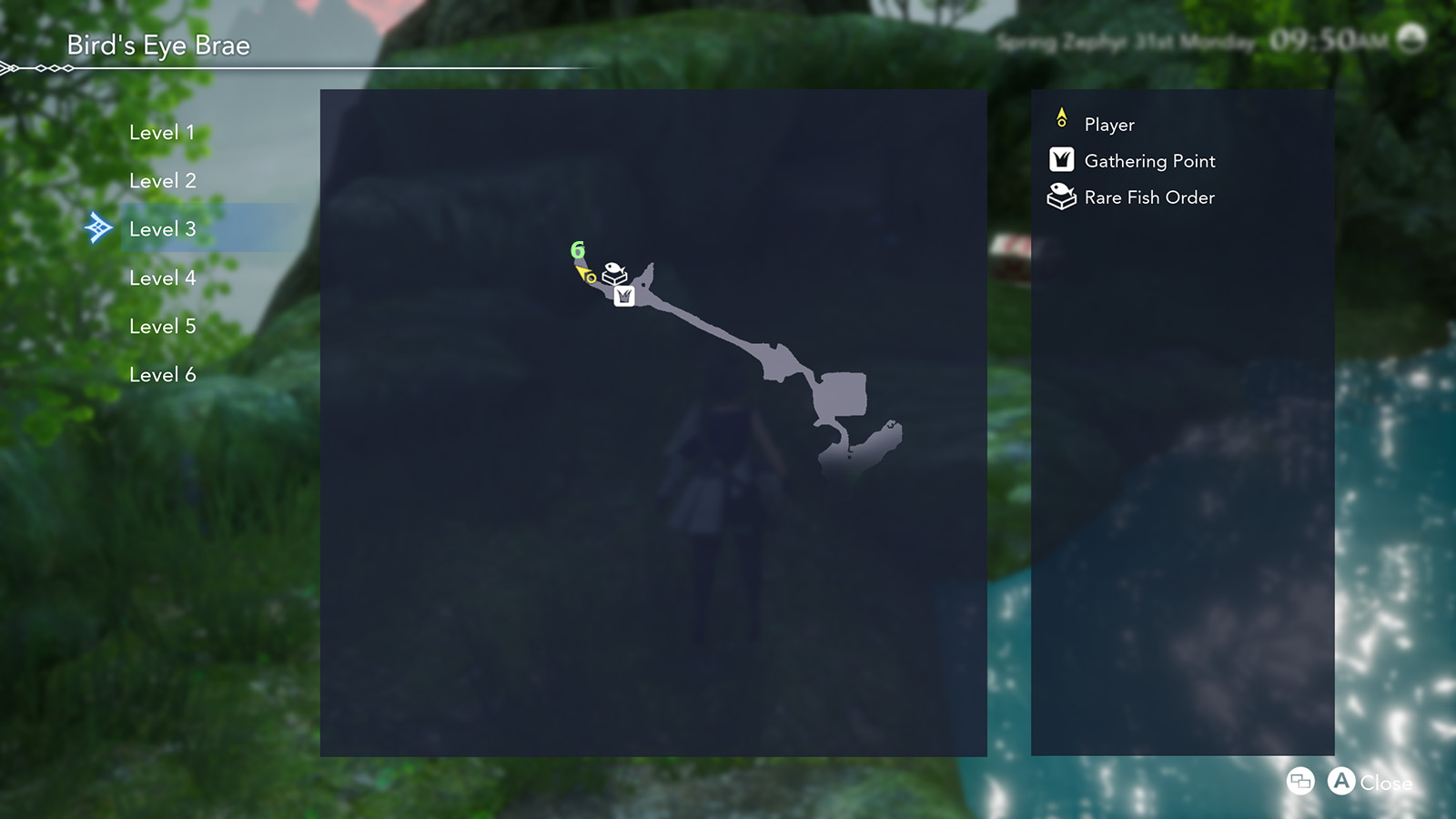Viewport: 1456px width, 819px height.
Task: Click the blue arrow indicator beside Level 3
Action: (x=98, y=228)
